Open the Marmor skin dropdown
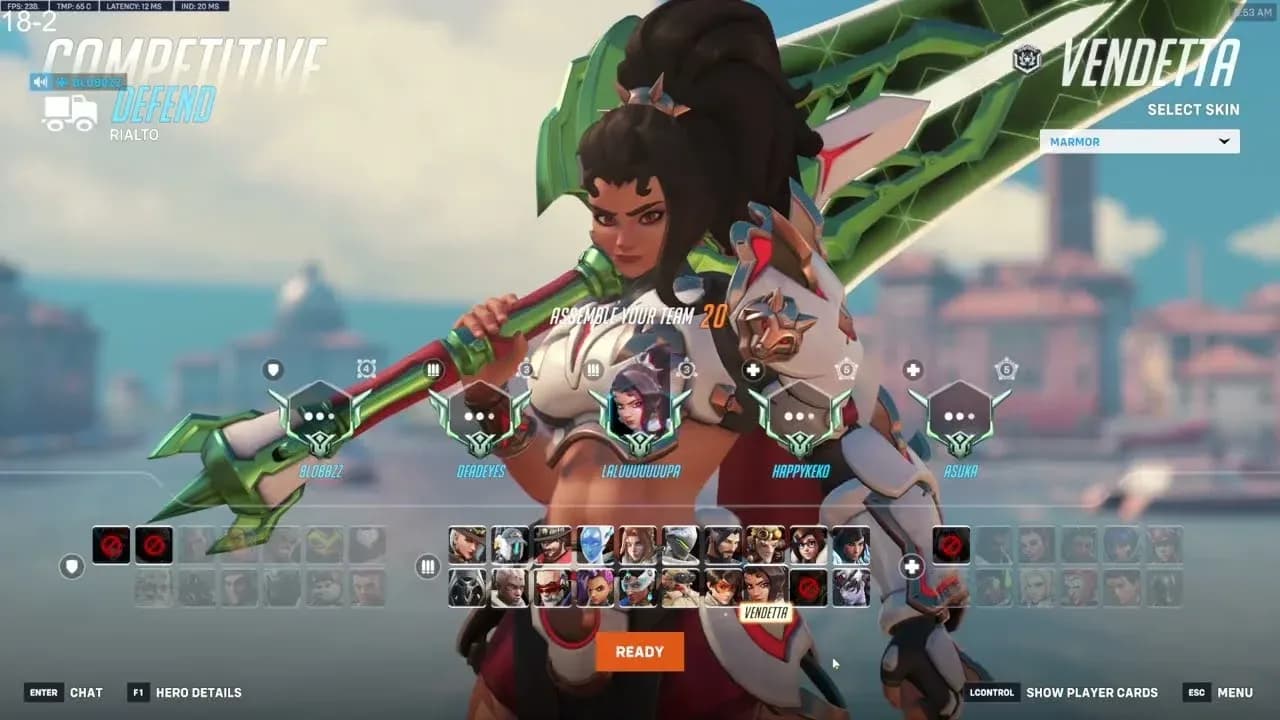Image resolution: width=1280 pixels, height=720 pixels. pyautogui.click(x=1138, y=141)
